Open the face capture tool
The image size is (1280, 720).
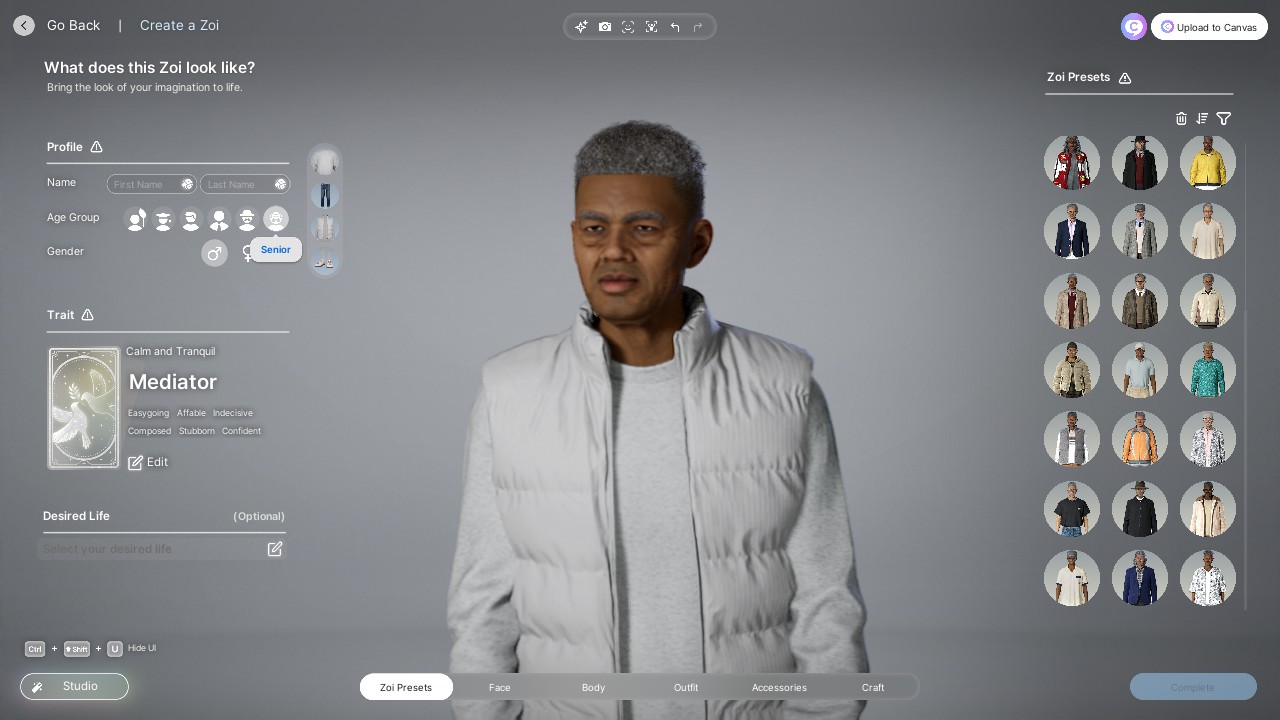(628, 27)
